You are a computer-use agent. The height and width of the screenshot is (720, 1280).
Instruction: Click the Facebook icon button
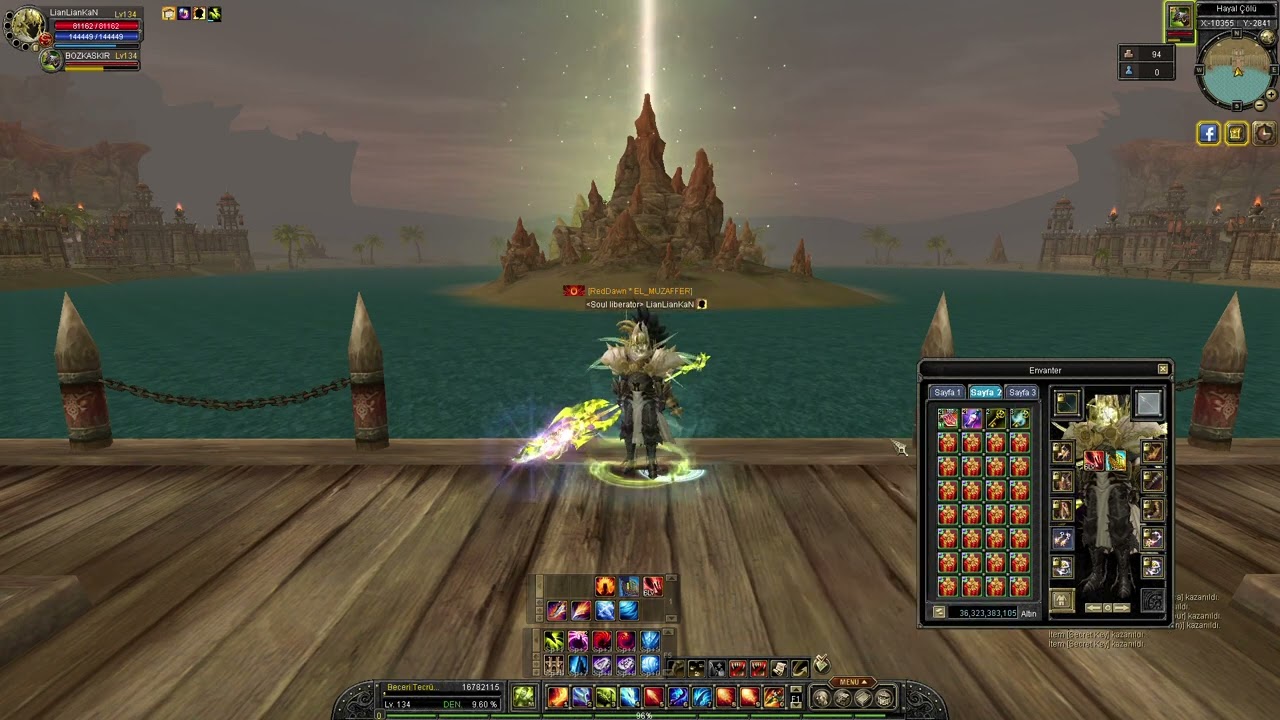coord(1208,133)
